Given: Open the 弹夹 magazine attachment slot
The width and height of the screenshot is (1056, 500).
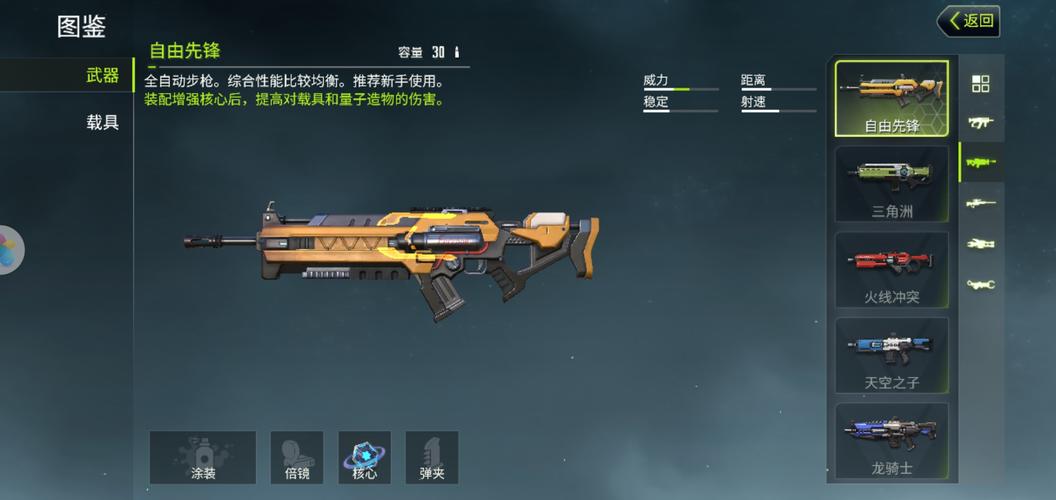Looking at the screenshot, I should 432,458.
